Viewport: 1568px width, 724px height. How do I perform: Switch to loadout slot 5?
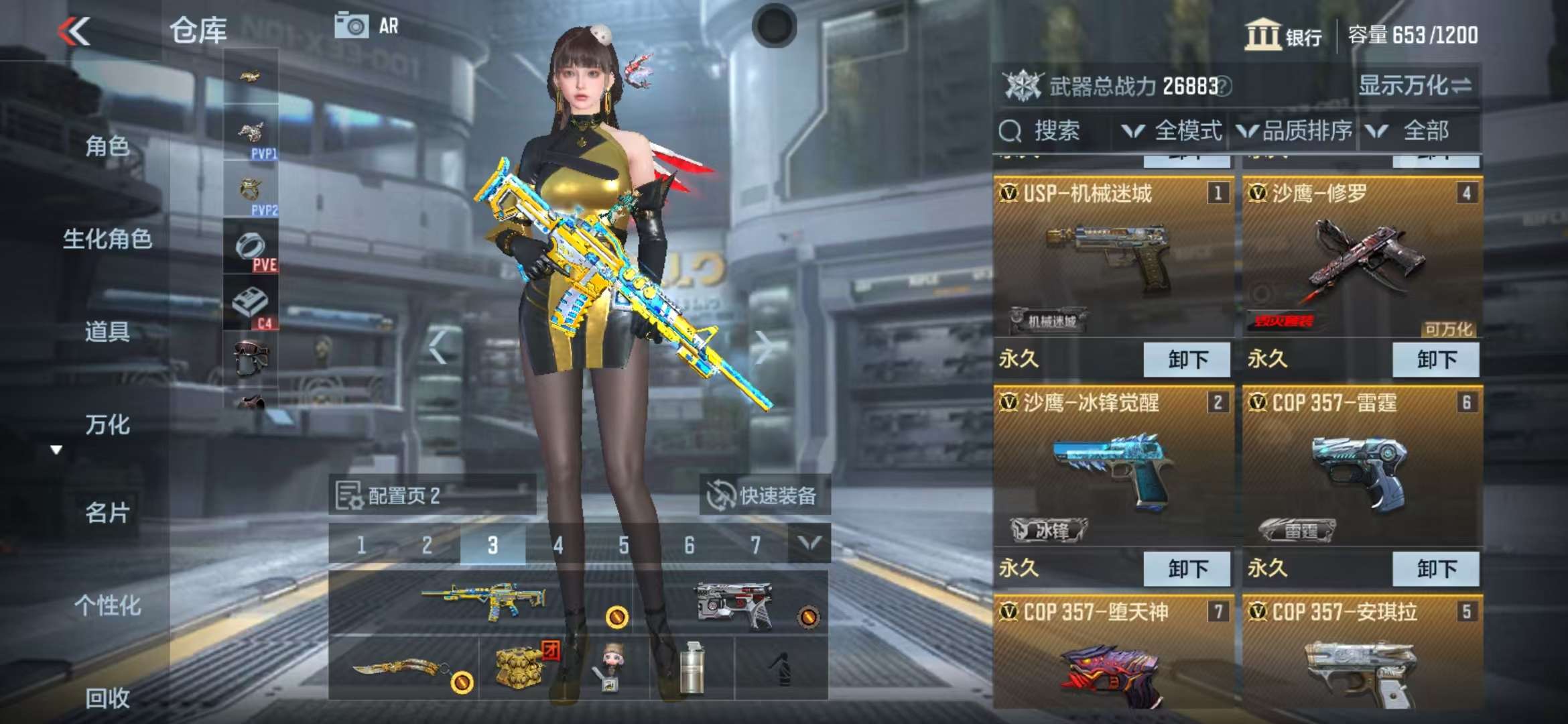click(623, 545)
